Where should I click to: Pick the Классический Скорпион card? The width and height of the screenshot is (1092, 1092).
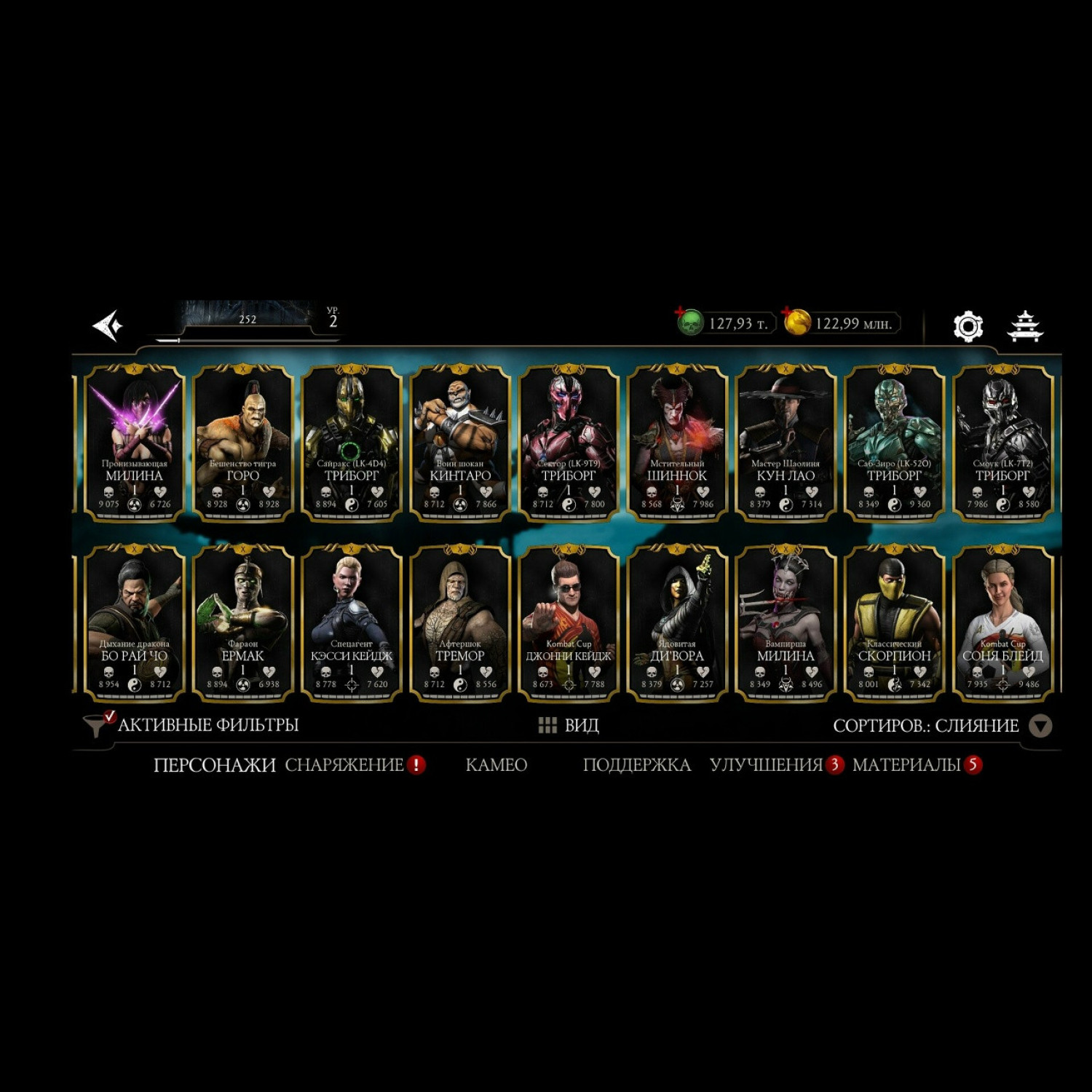pyautogui.click(x=894, y=624)
